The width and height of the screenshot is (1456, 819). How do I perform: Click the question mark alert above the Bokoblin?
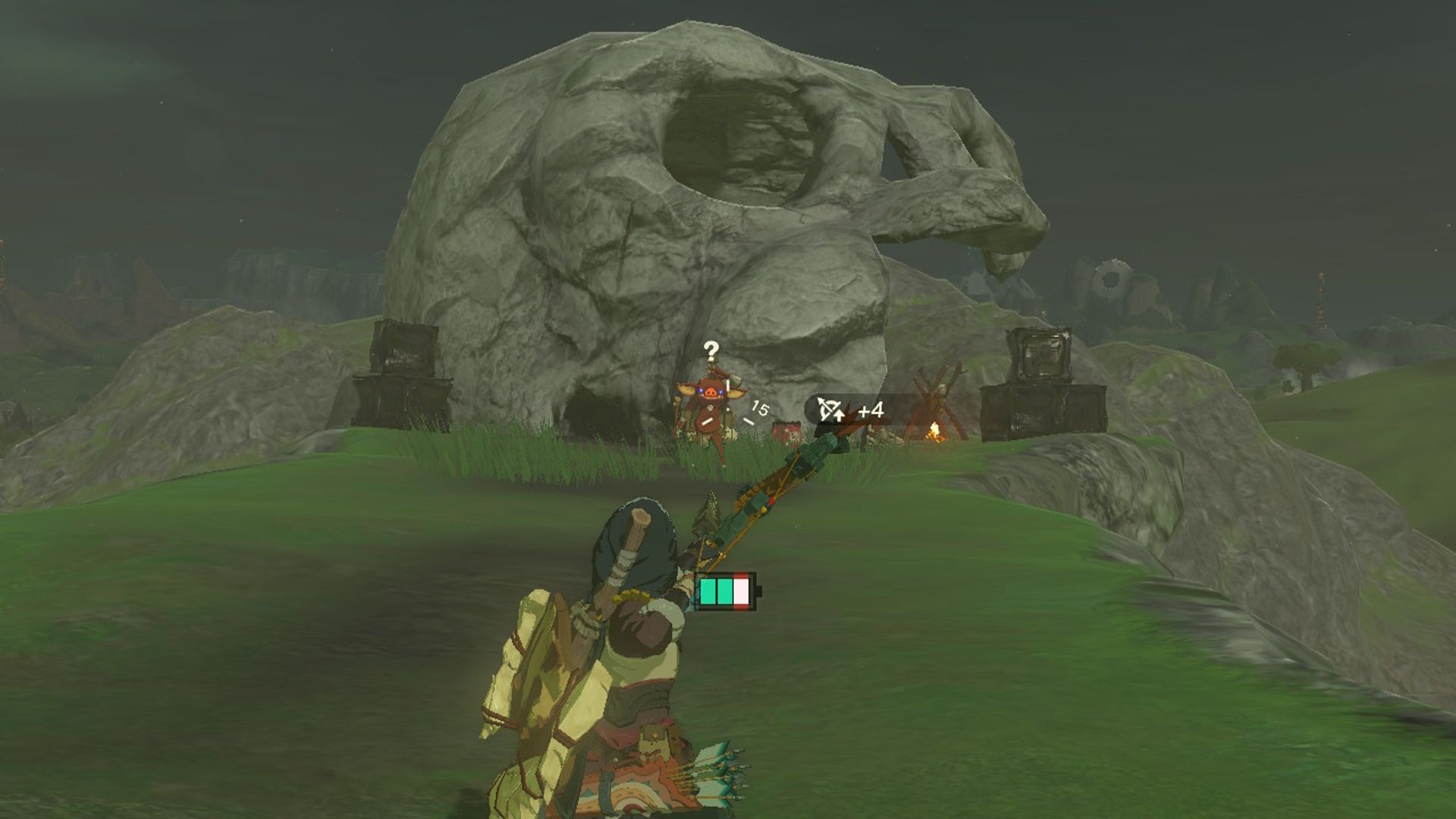point(711,350)
